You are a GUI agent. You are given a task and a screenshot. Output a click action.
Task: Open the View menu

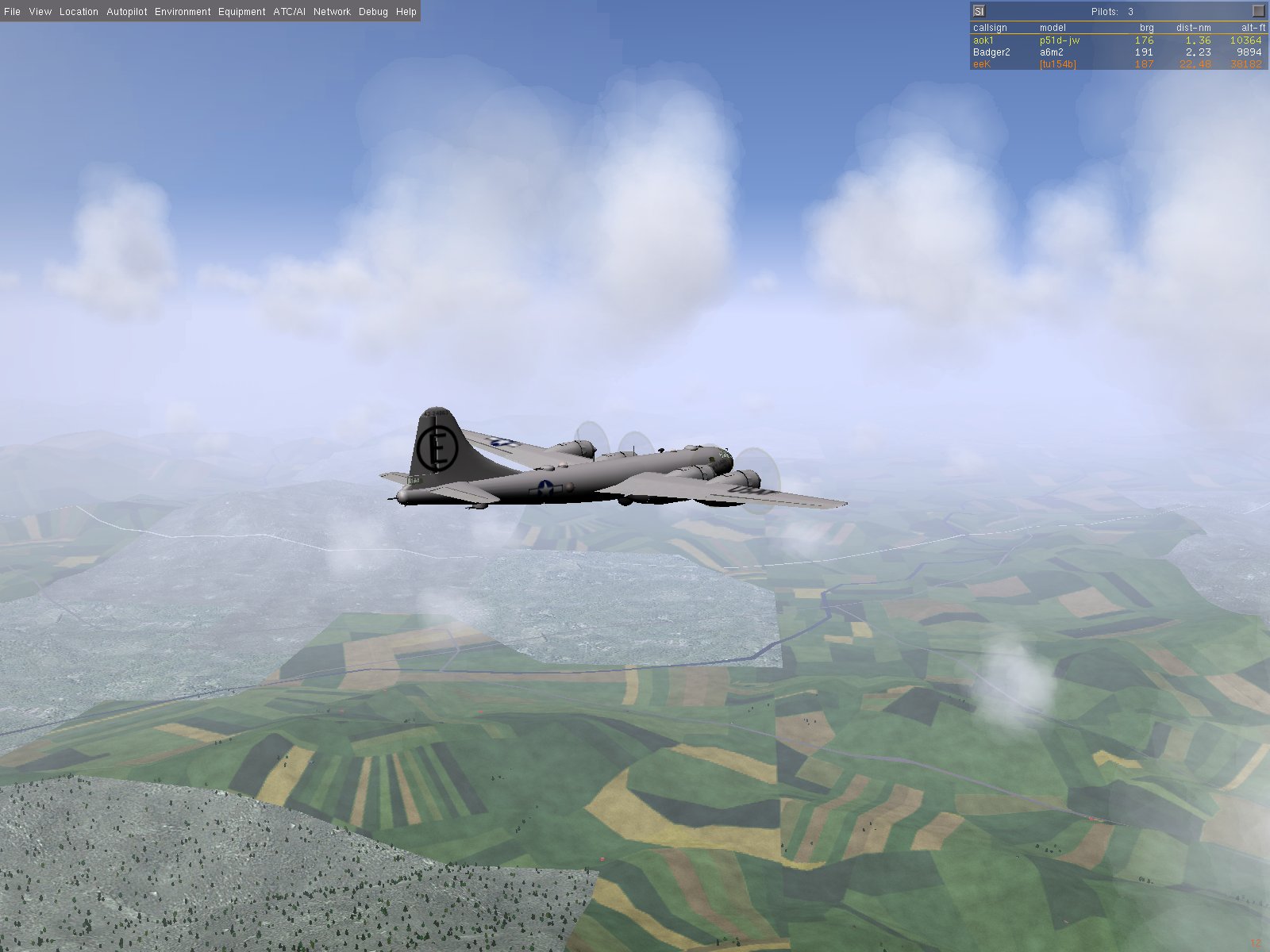coord(40,12)
